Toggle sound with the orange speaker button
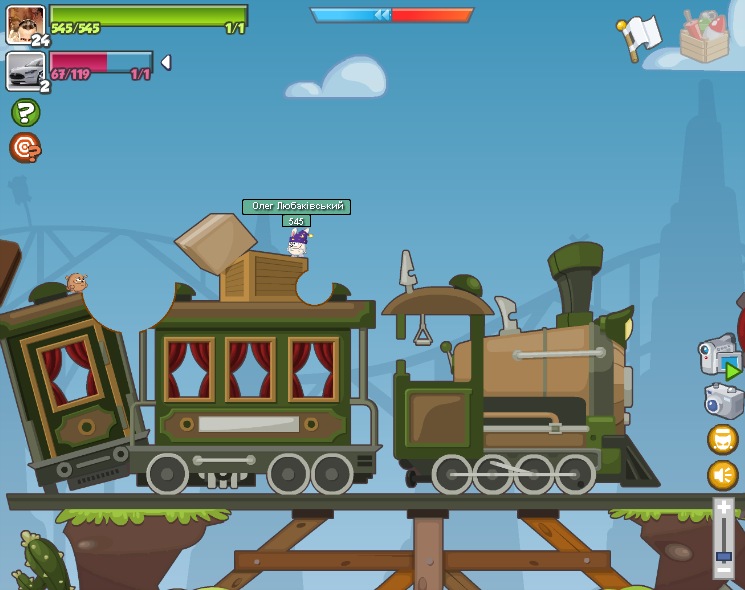This screenshot has height=590, width=745. [722, 475]
